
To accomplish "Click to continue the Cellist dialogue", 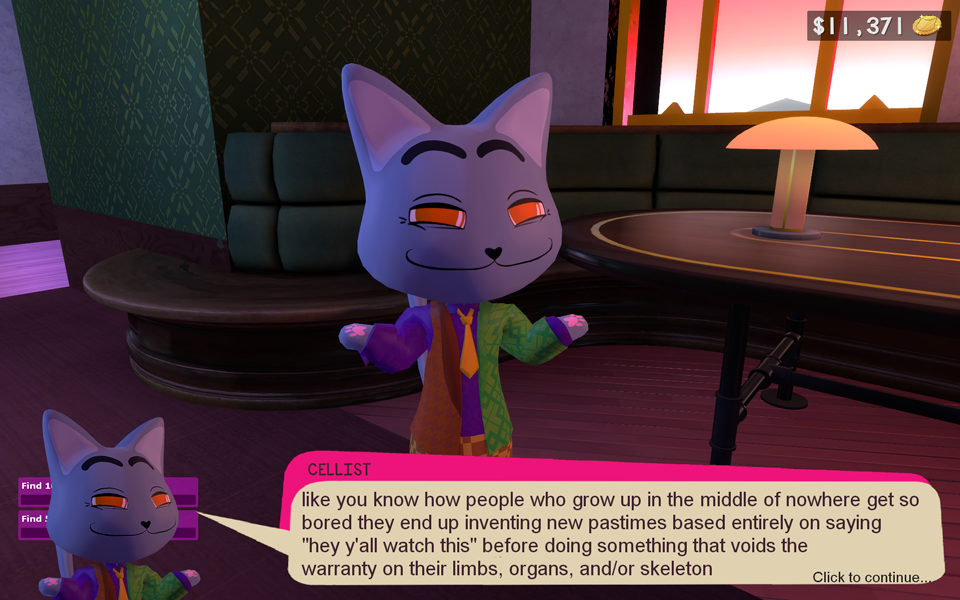I will pyautogui.click(x=870, y=577).
